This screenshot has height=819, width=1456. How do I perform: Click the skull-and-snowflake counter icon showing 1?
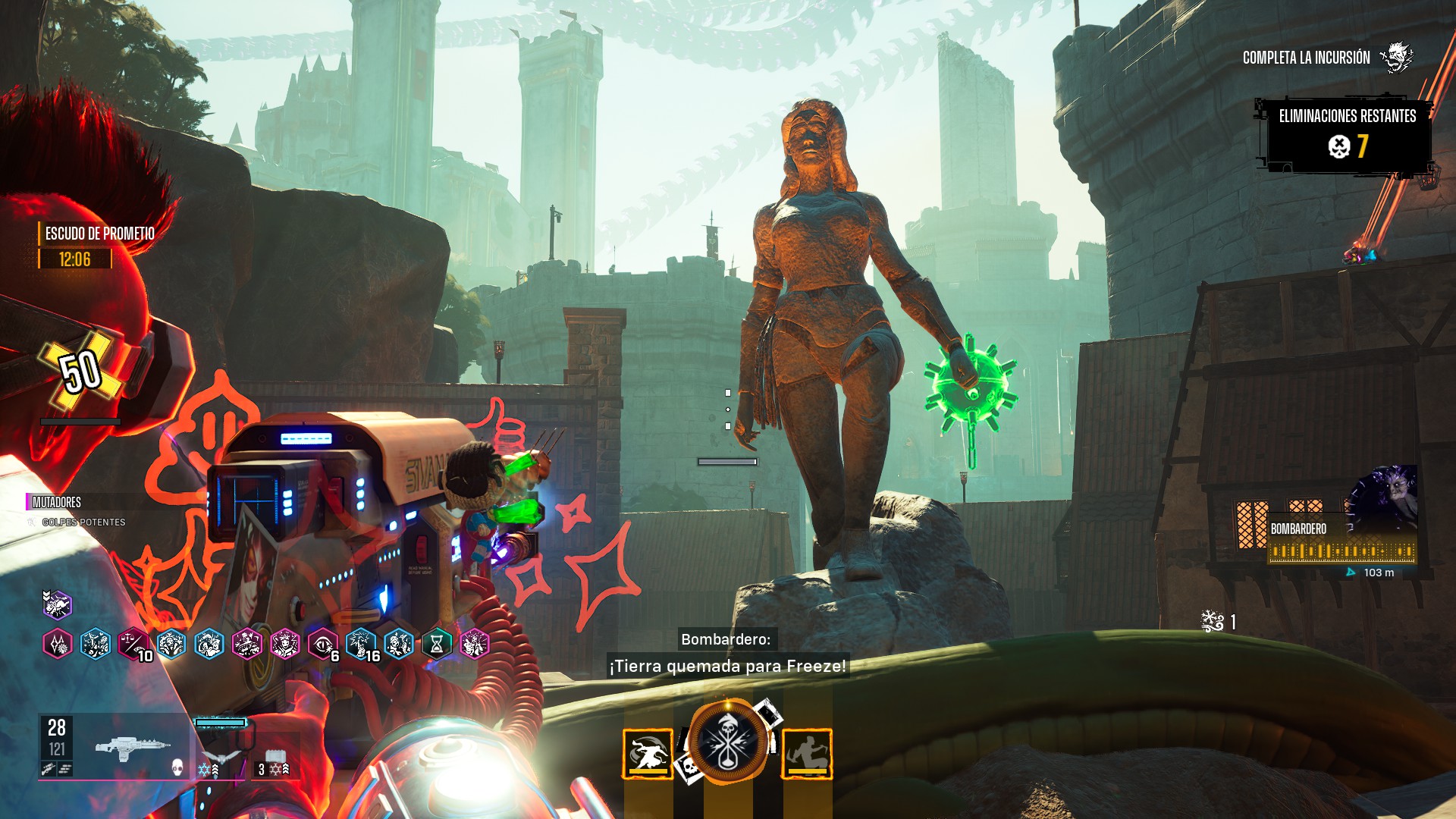(x=1213, y=622)
